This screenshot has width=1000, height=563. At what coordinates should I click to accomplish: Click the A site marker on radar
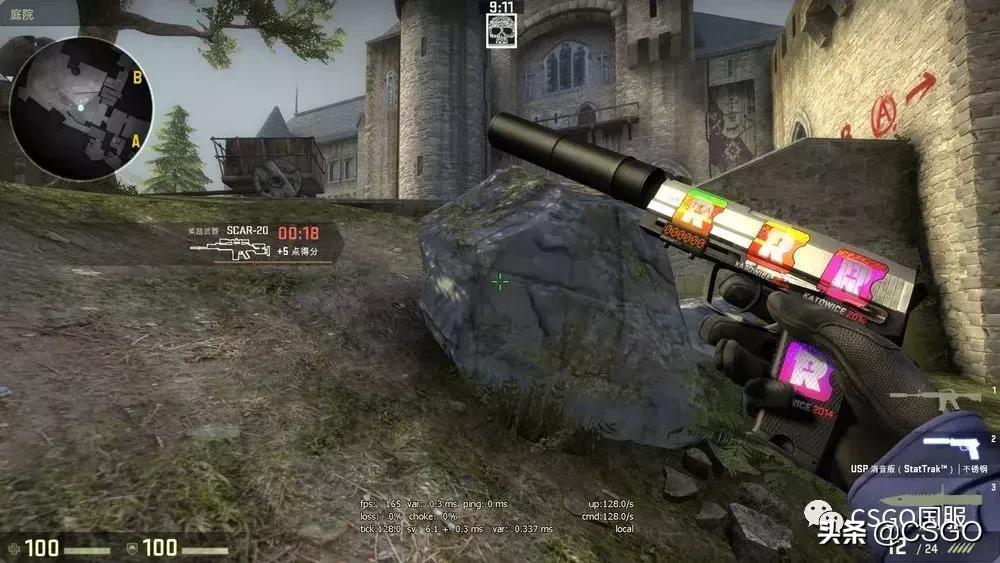[136, 141]
